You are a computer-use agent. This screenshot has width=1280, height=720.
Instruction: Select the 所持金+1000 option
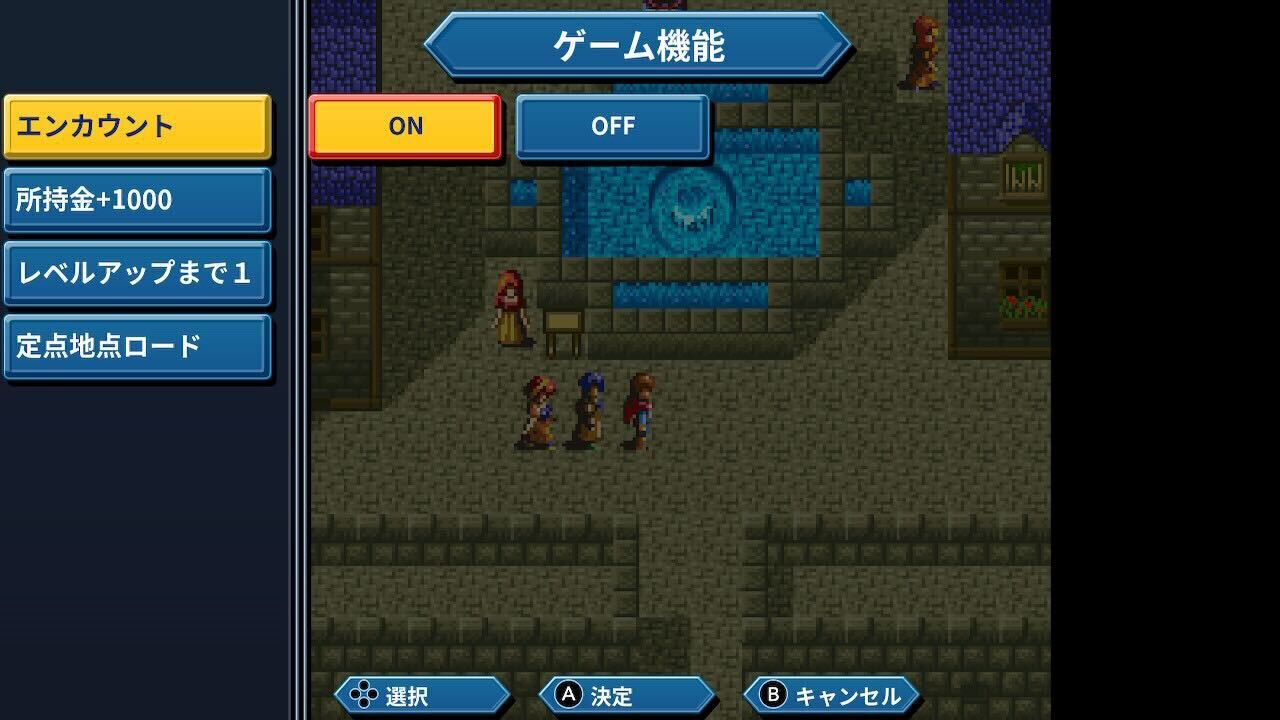coord(137,199)
